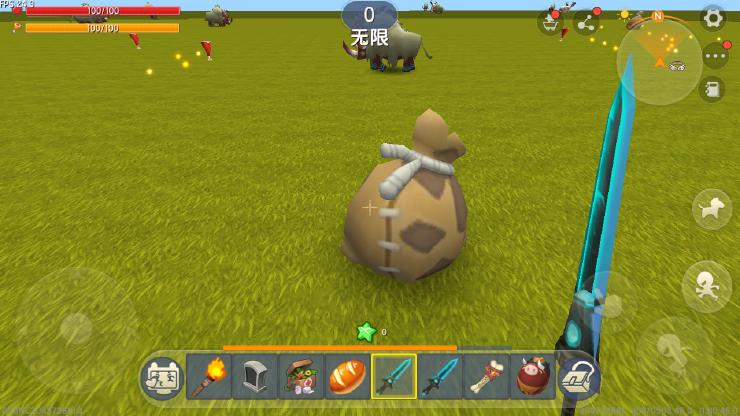Select the red boar item slot
Screen dimensions: 740x416
[532, 377]
